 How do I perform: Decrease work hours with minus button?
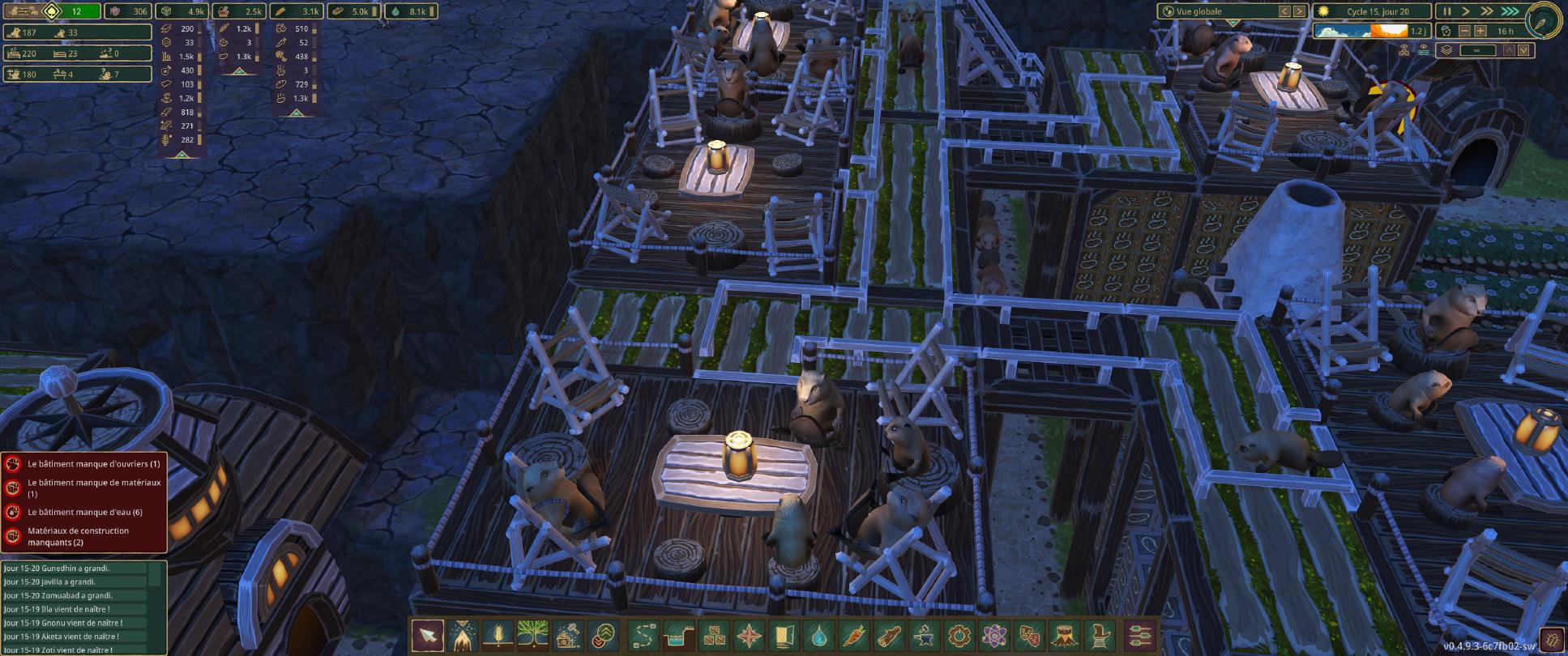(1464, 31)
